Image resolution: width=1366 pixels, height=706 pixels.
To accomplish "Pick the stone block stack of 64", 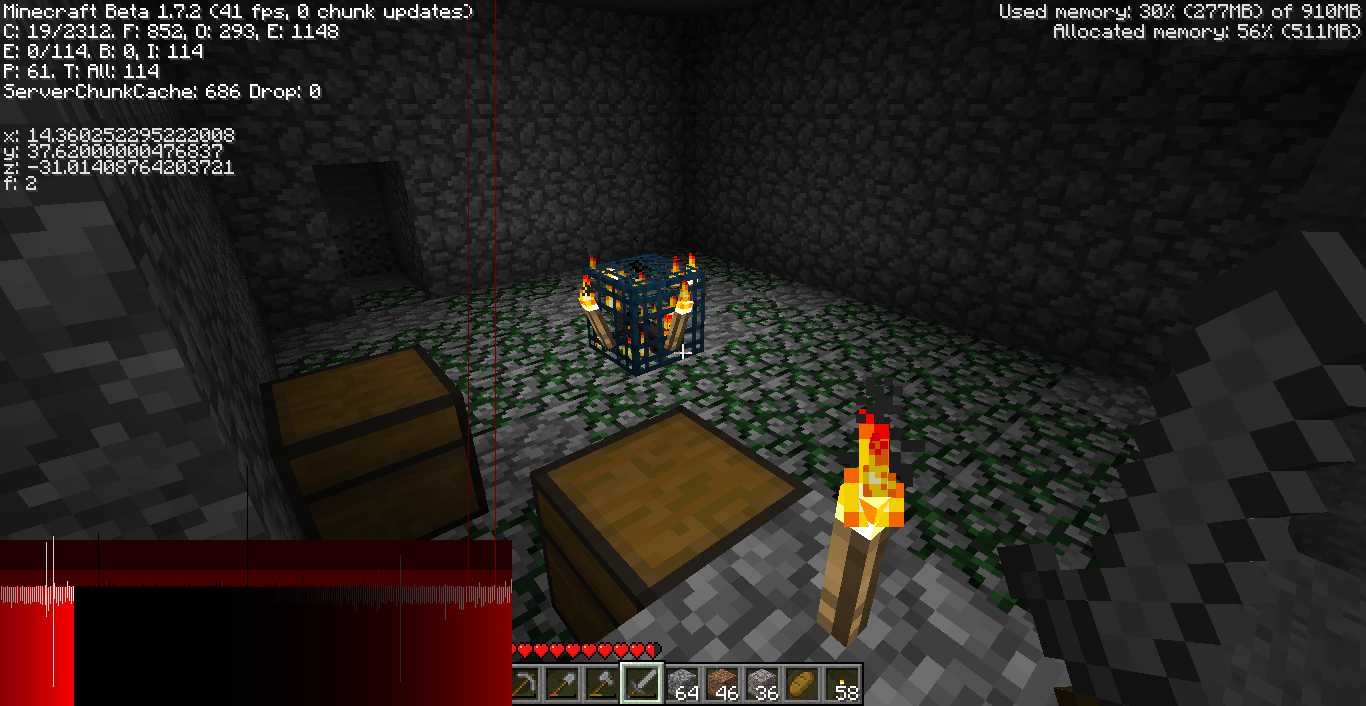I will point(682,684).
